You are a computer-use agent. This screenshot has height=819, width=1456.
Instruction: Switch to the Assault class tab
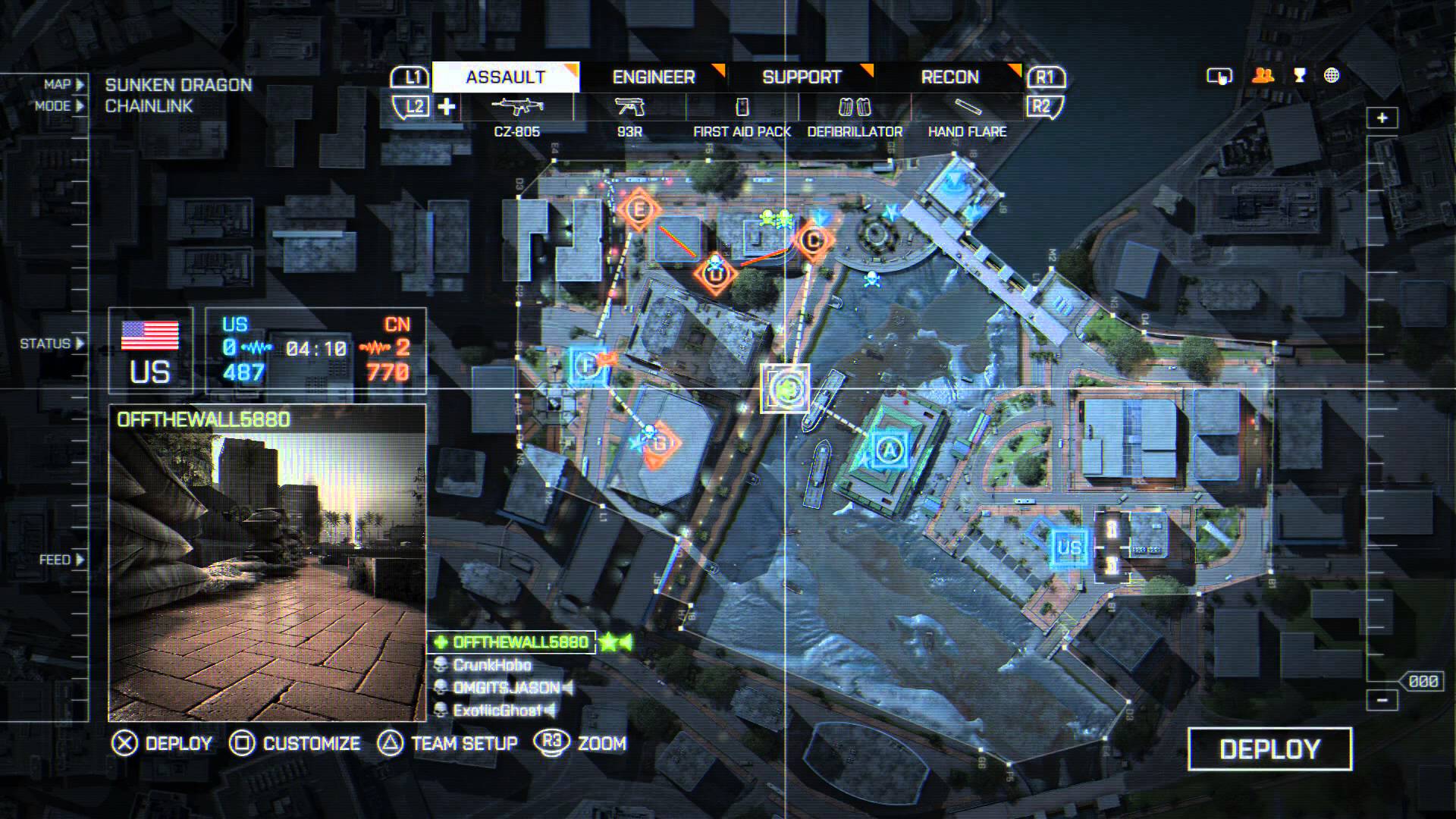tap(506, 77)
